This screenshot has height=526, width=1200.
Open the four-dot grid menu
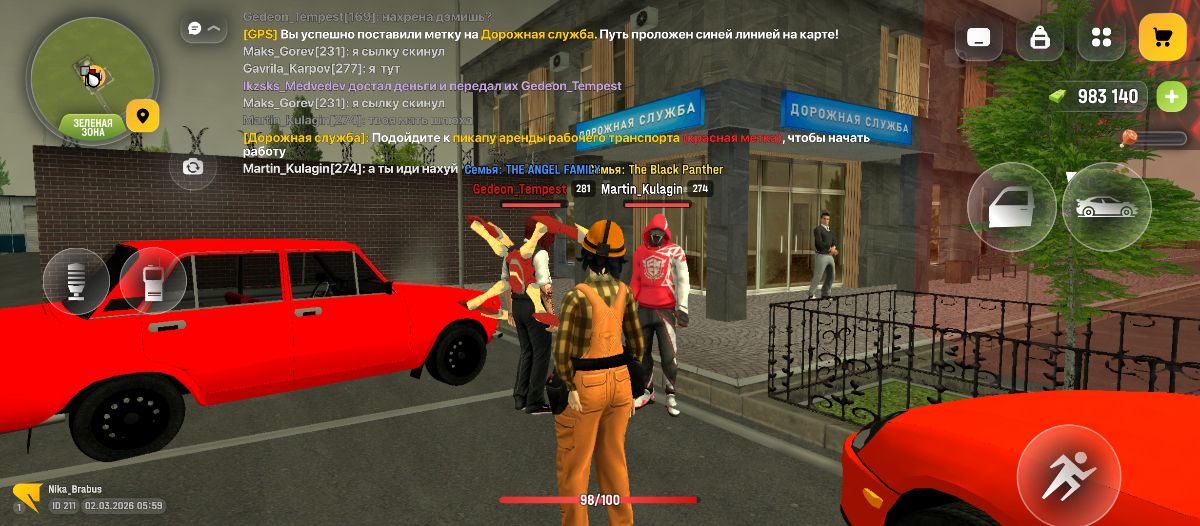coord(1101,38)
